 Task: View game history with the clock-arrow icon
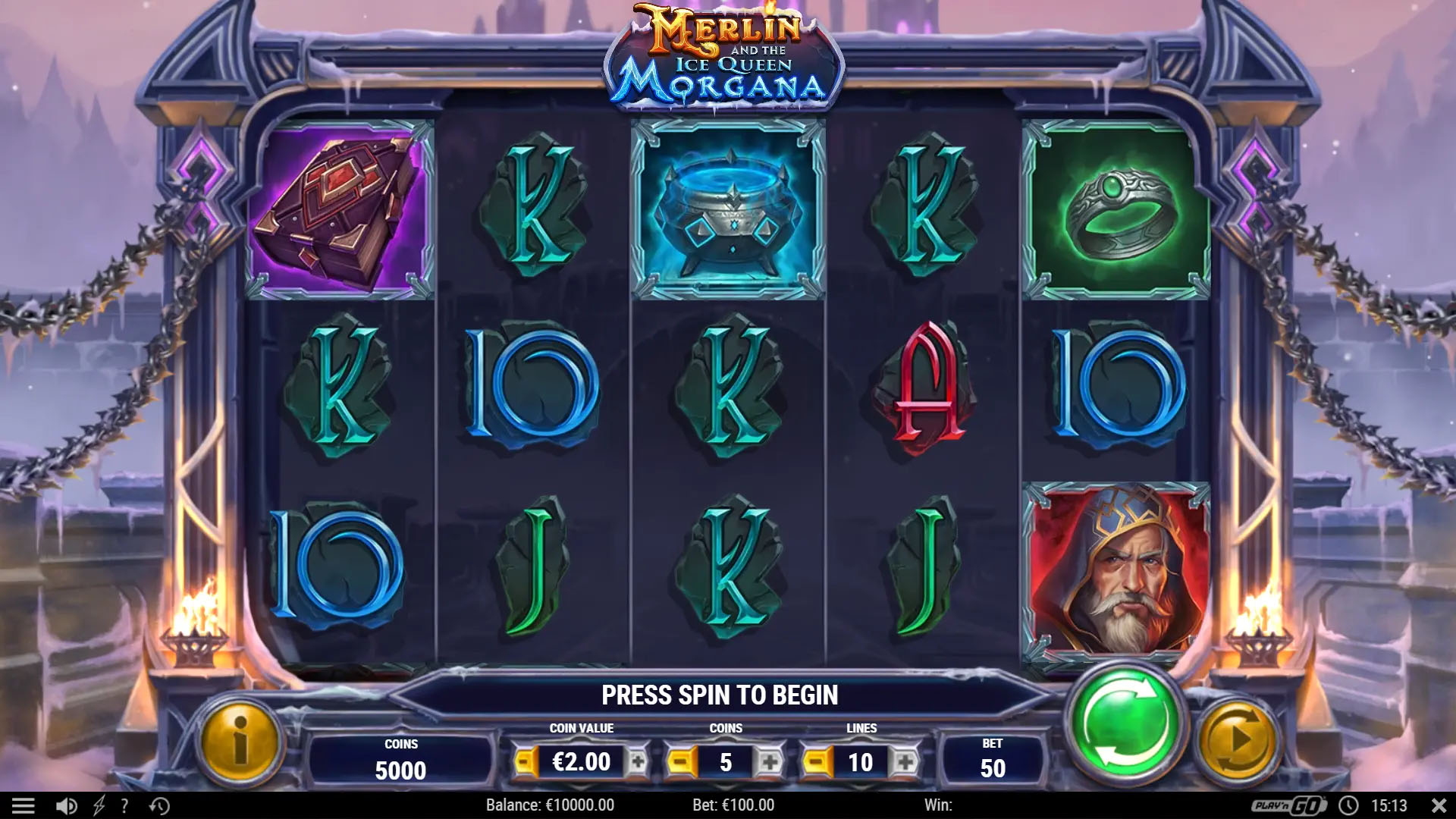coord(160,805)
